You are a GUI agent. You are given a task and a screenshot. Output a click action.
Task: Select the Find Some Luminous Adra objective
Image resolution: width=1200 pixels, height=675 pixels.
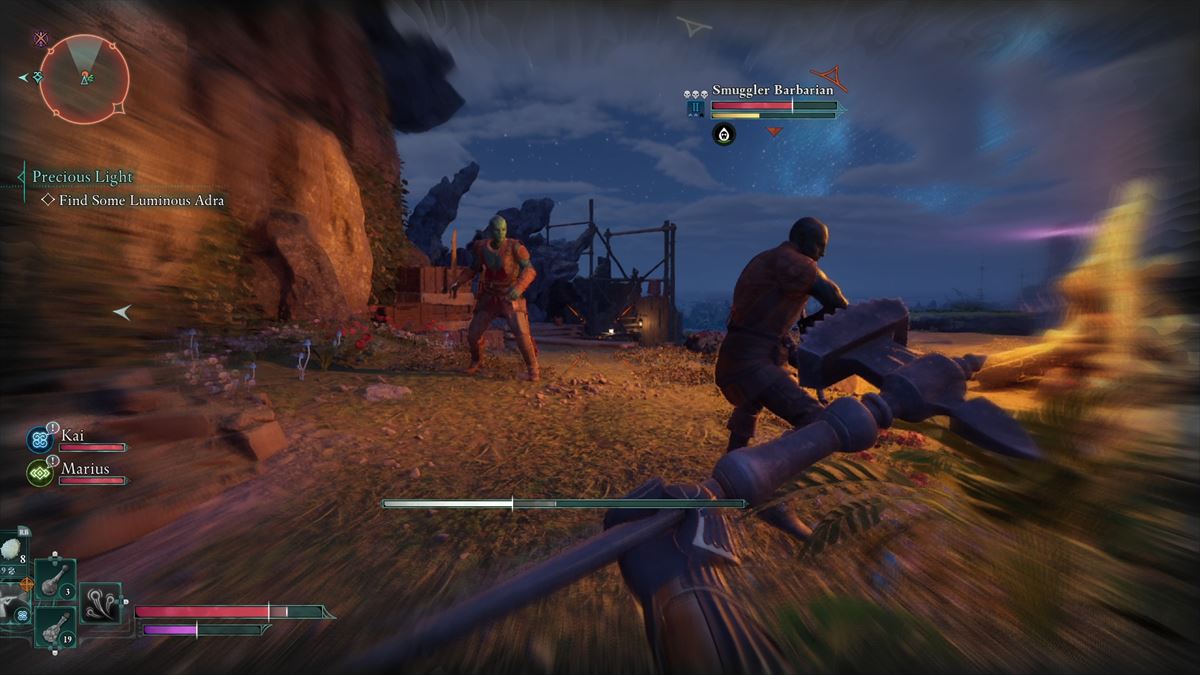click(133, 201)
